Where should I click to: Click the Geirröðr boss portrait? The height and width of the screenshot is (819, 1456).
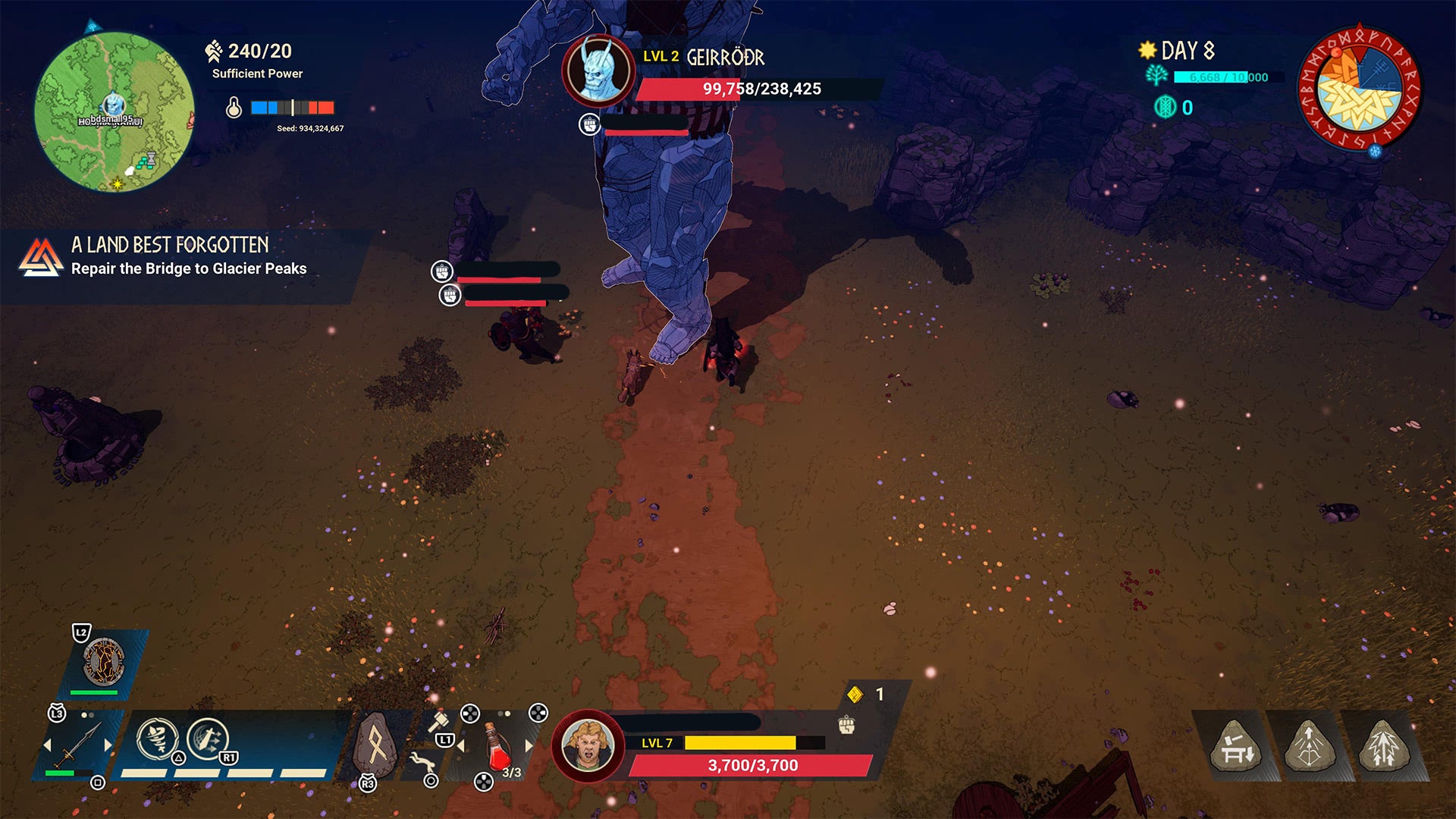tap(601, 67)
